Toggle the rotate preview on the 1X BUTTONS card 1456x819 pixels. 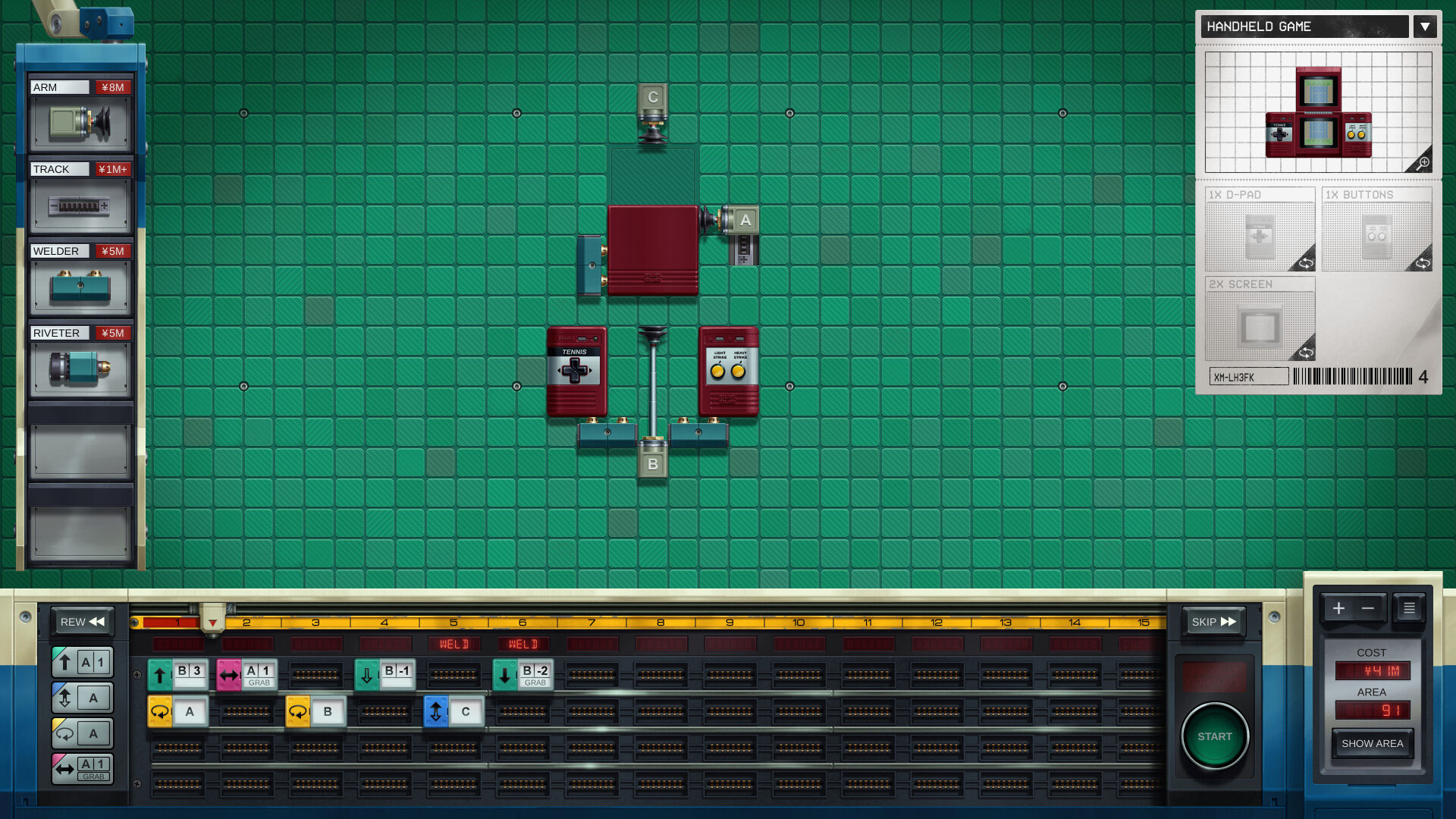click(x=1424, y=263)
